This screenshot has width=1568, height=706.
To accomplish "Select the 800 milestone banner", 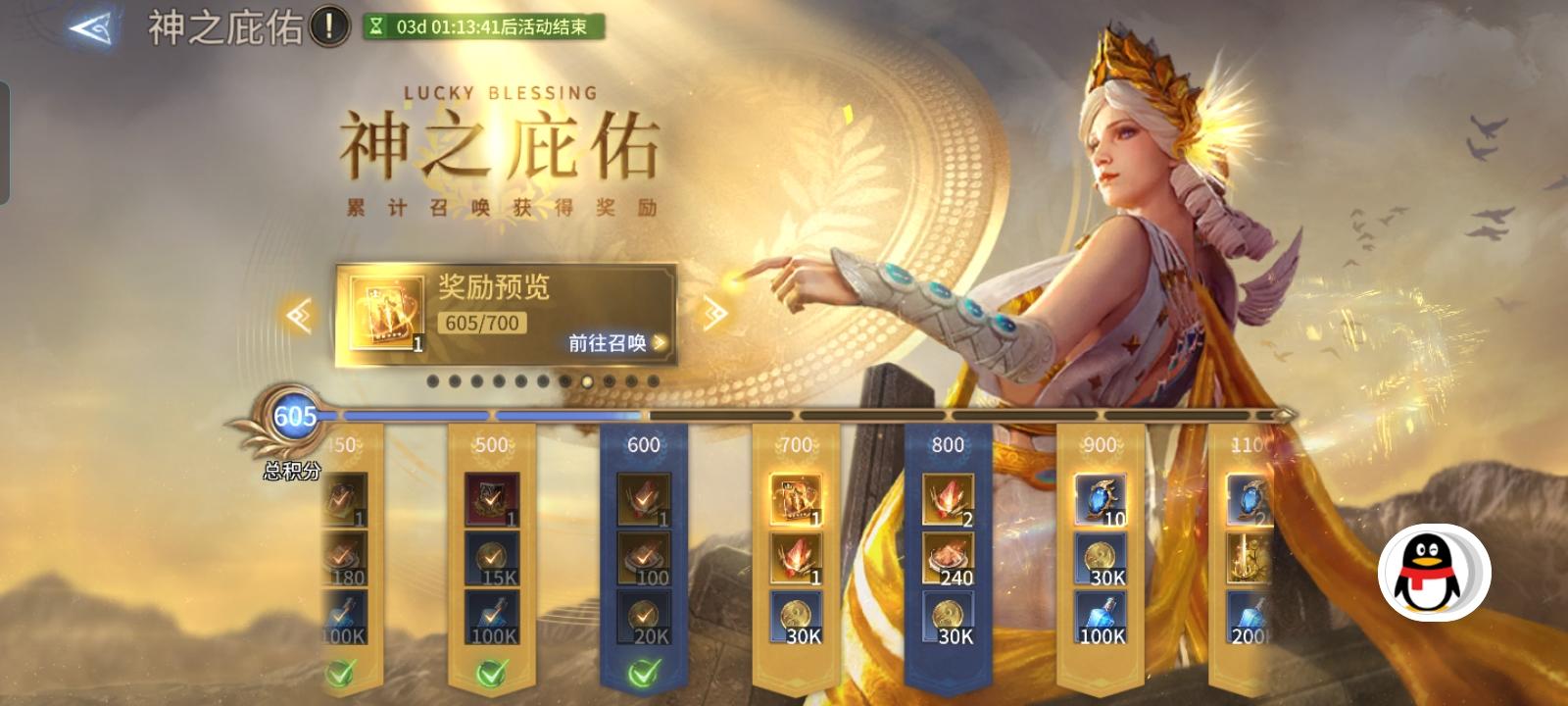I will pyautogui.click(x=947, y=444).
